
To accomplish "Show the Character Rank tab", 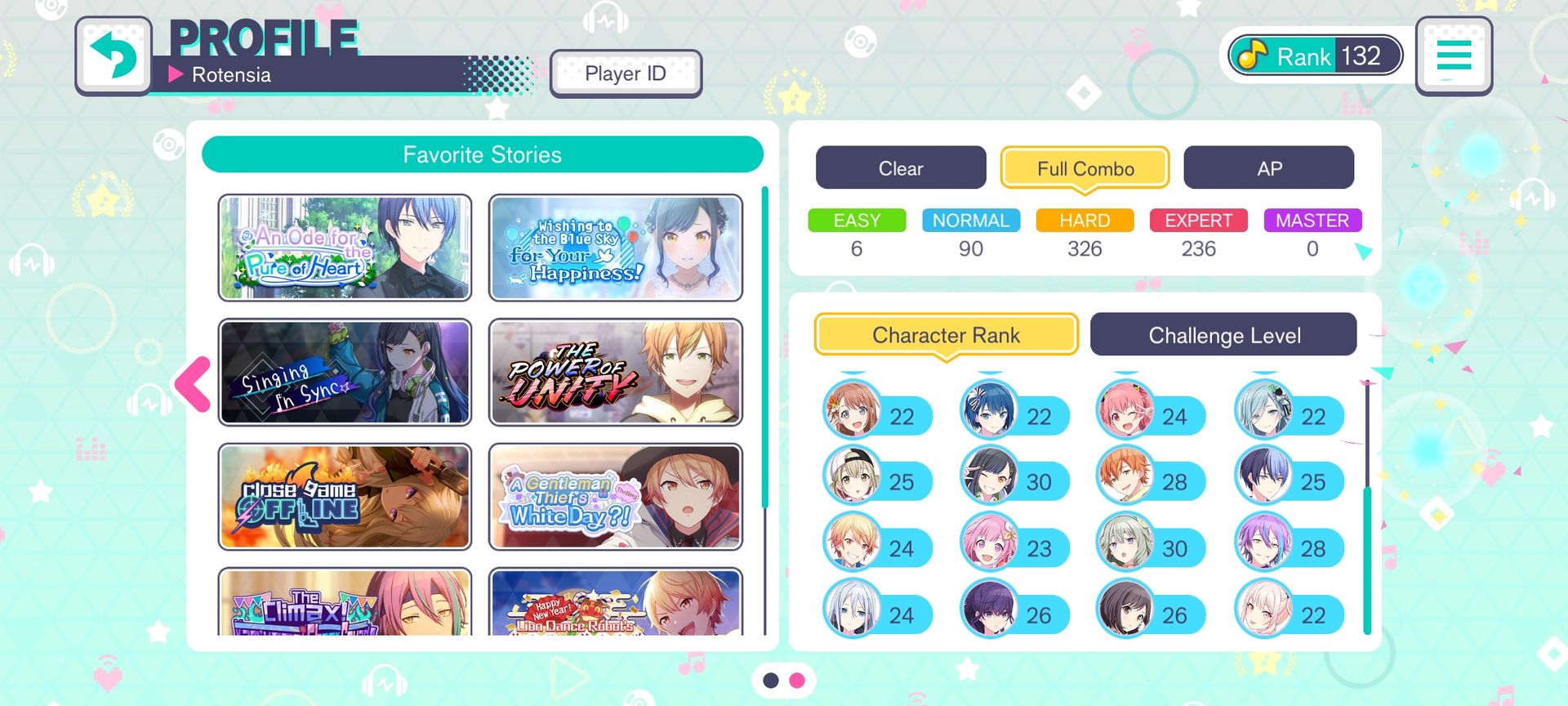I will point(946,335).
